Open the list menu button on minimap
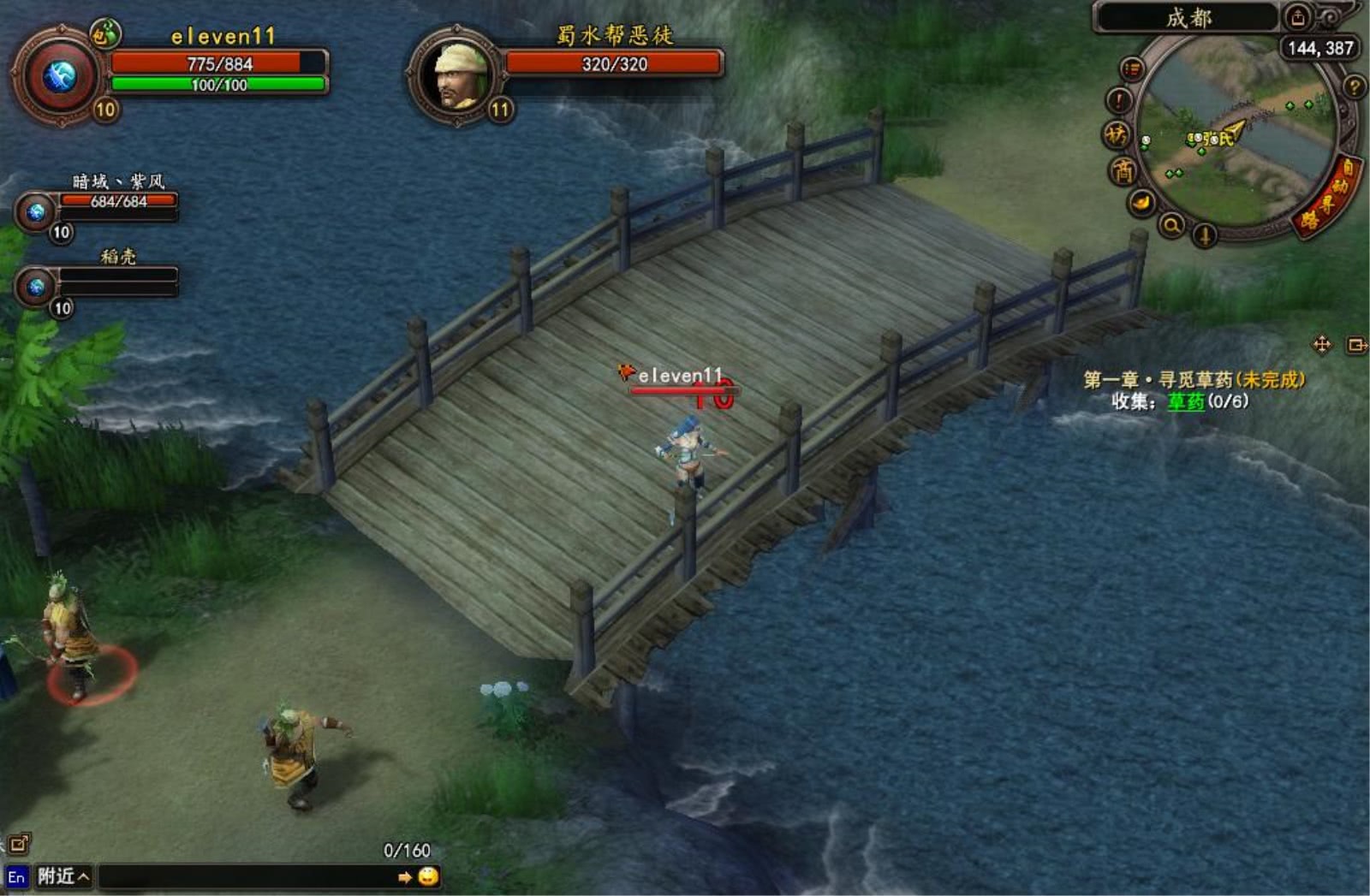Viewport: 1370px width, 896px height. [1132, 68]
